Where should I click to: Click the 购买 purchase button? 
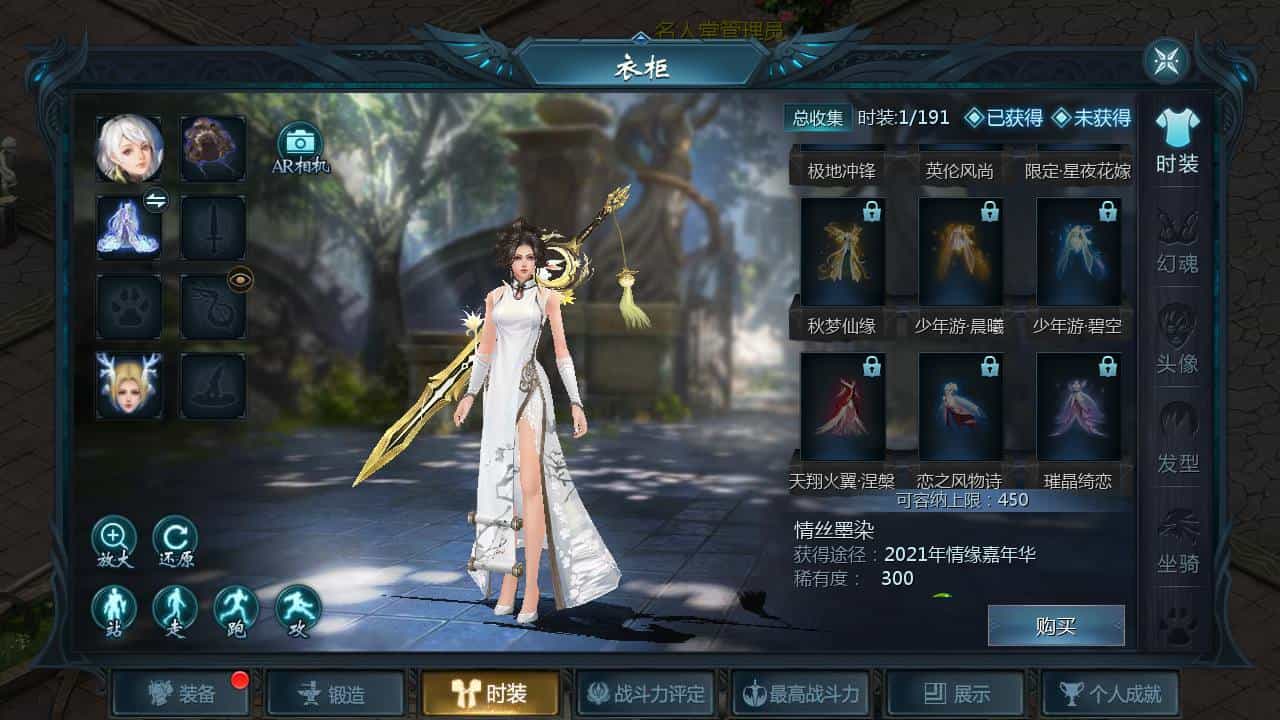[1055, 626]
